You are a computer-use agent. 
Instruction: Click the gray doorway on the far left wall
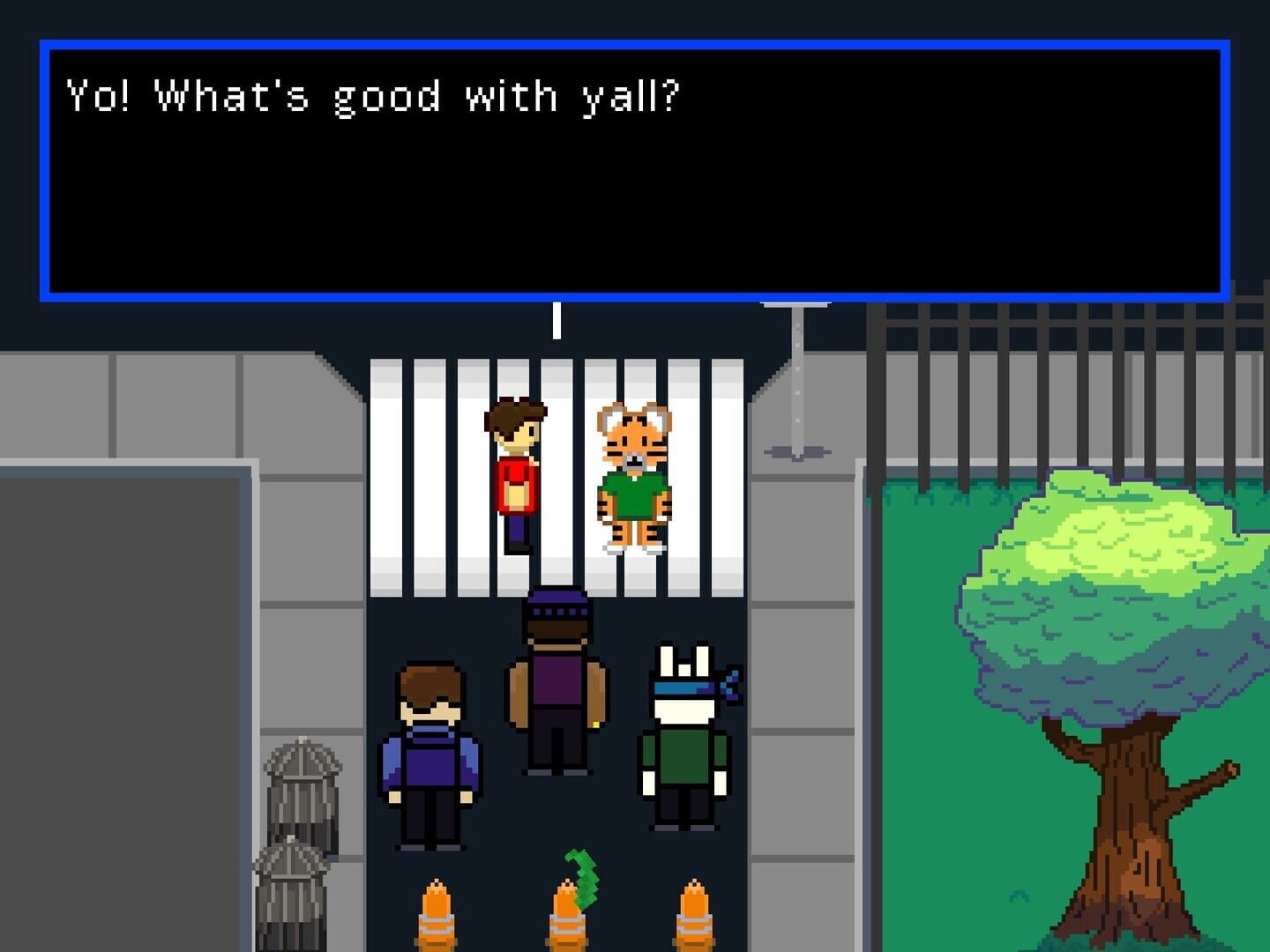pyautogui.click(x=115, y=705)
